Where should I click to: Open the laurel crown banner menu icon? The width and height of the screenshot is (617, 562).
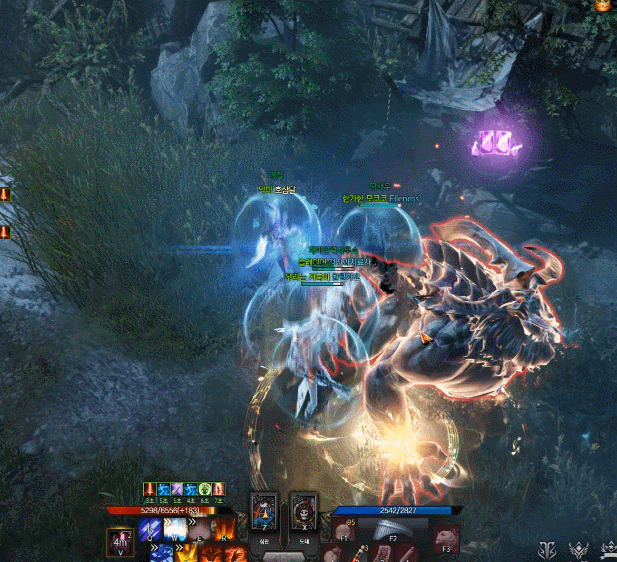click(608, 550)
